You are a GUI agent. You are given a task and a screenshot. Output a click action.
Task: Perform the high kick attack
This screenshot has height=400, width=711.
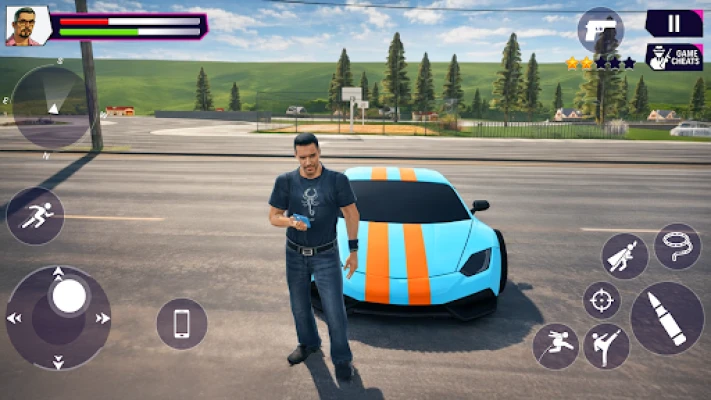[x=606, y=346]
